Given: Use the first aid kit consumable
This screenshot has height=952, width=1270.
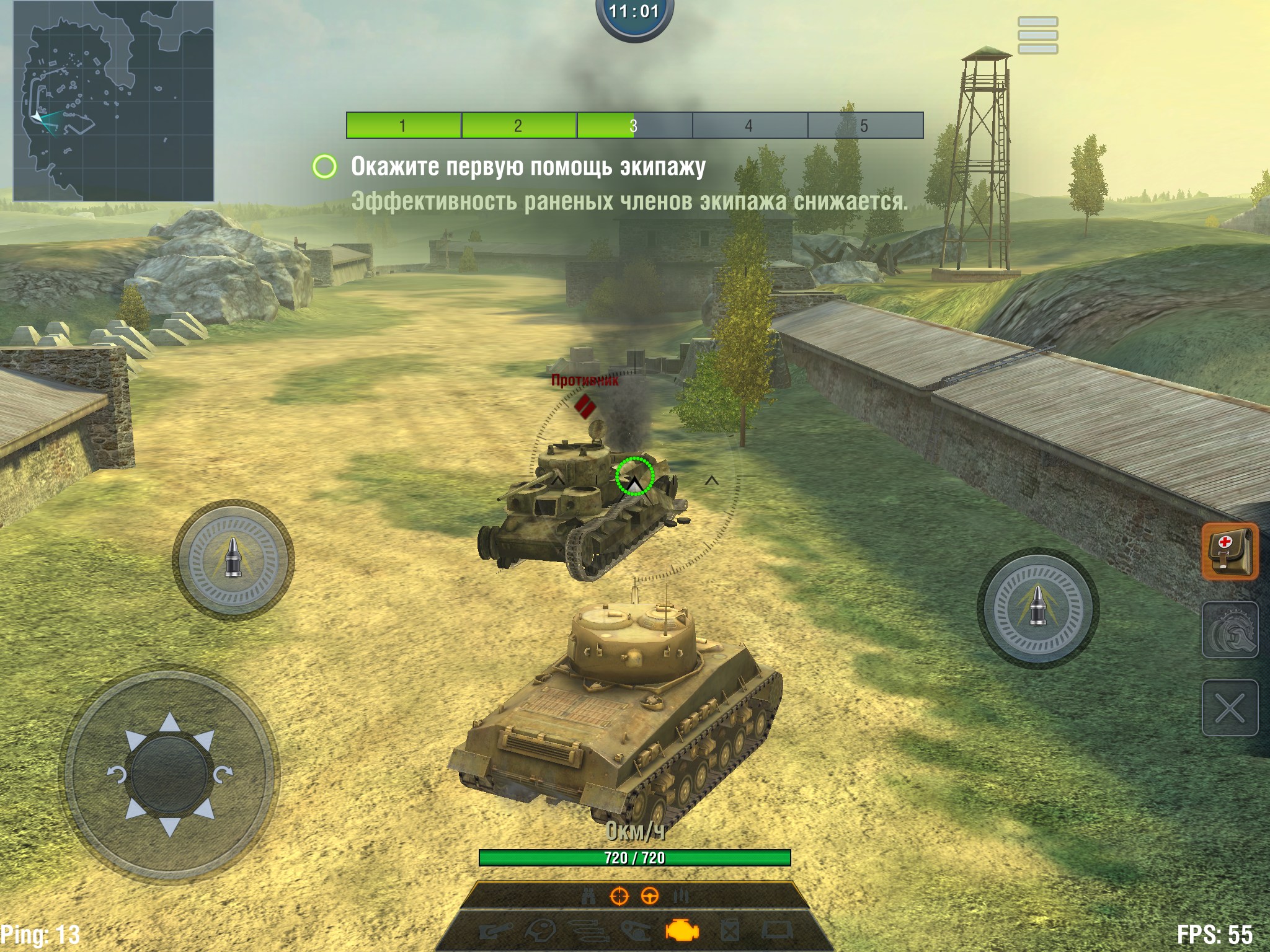Looking at the screenshot, I should 1230,551.
